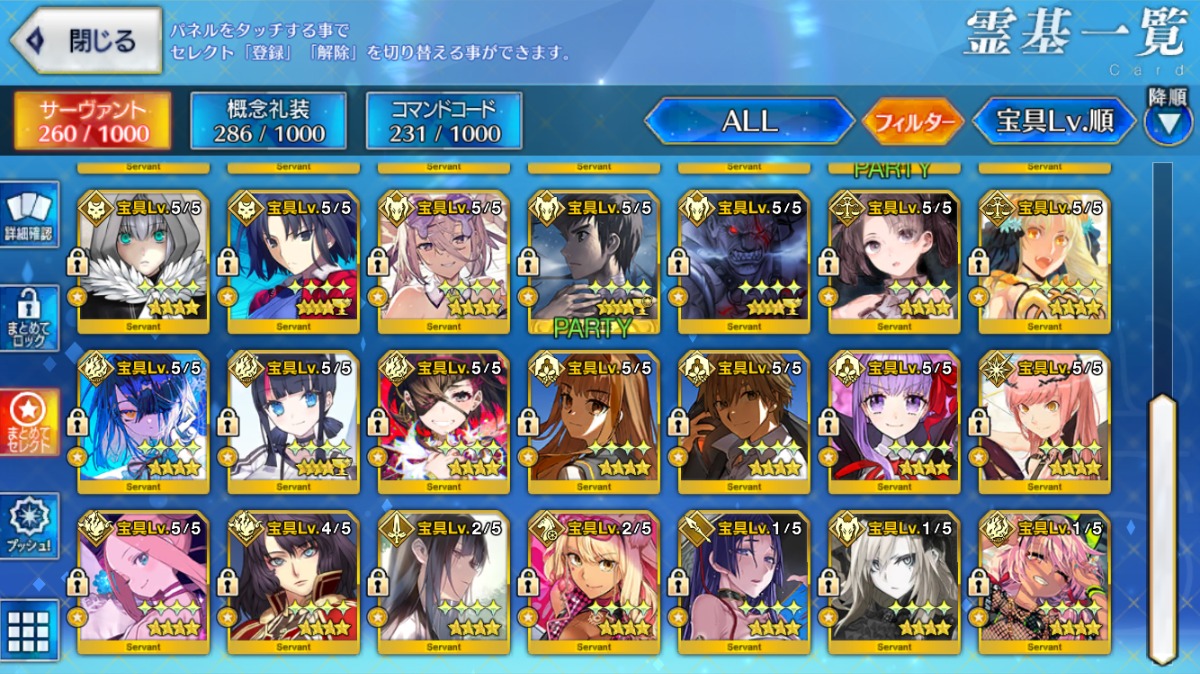This screenshot has height=674, width=1200.
Task: Activate まとめてロック bulk lock
Action: pos(30,318)
